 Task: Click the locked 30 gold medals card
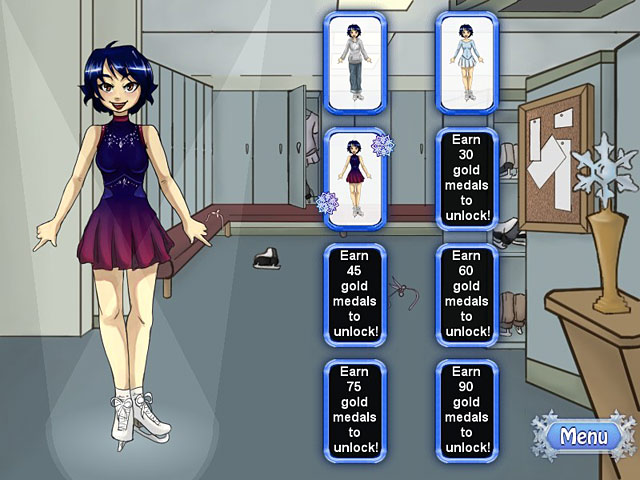[467, 178]
